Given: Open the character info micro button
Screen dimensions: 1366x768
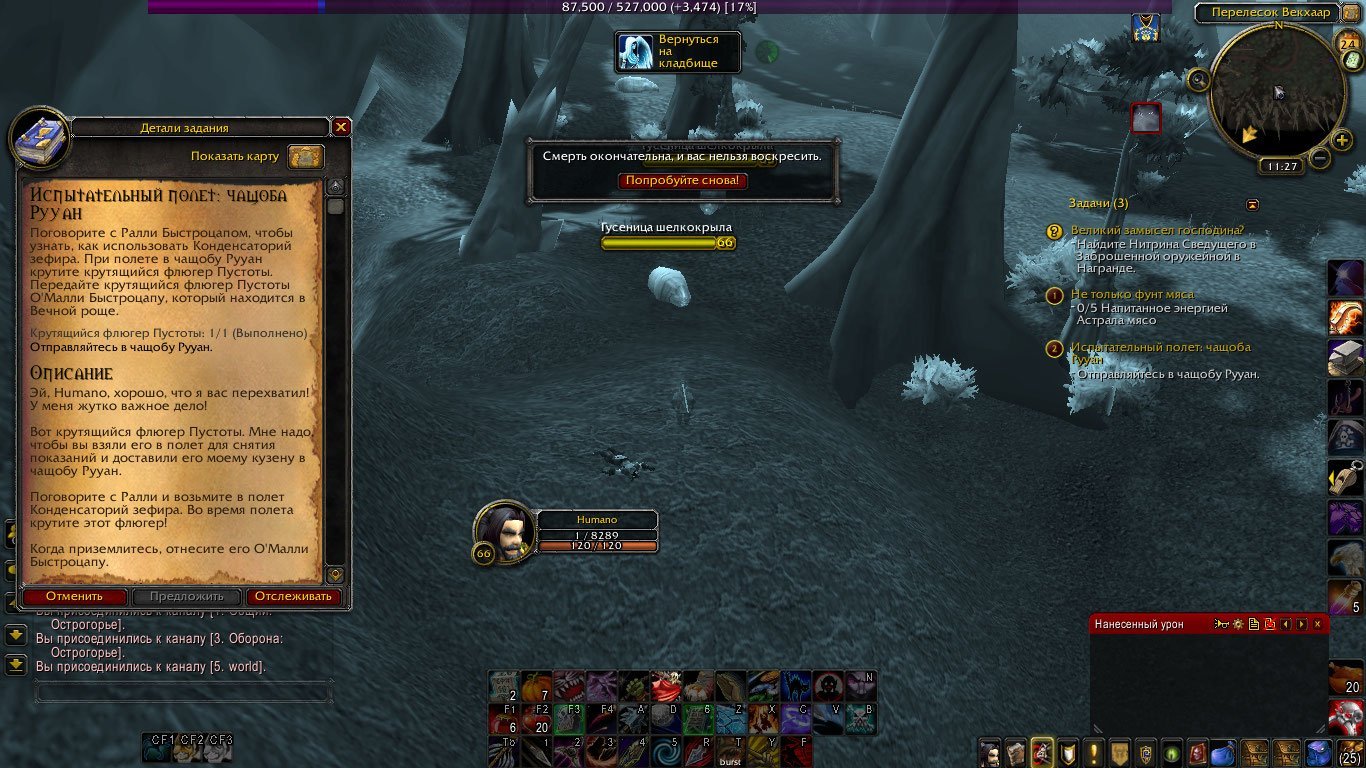Looking at the screenshot, I should point(989,752).
